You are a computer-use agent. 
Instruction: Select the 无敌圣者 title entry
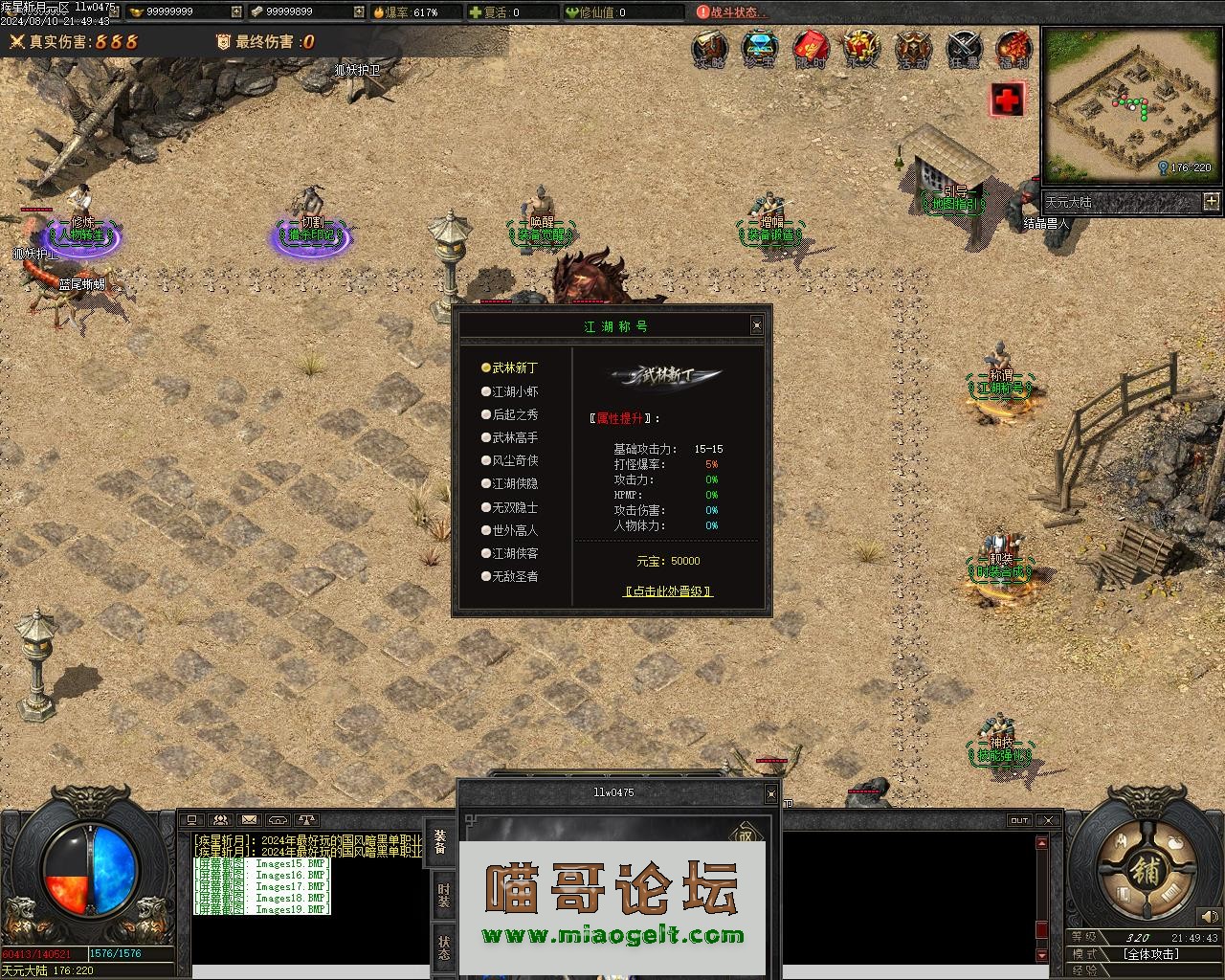click(x=515, y=576)
